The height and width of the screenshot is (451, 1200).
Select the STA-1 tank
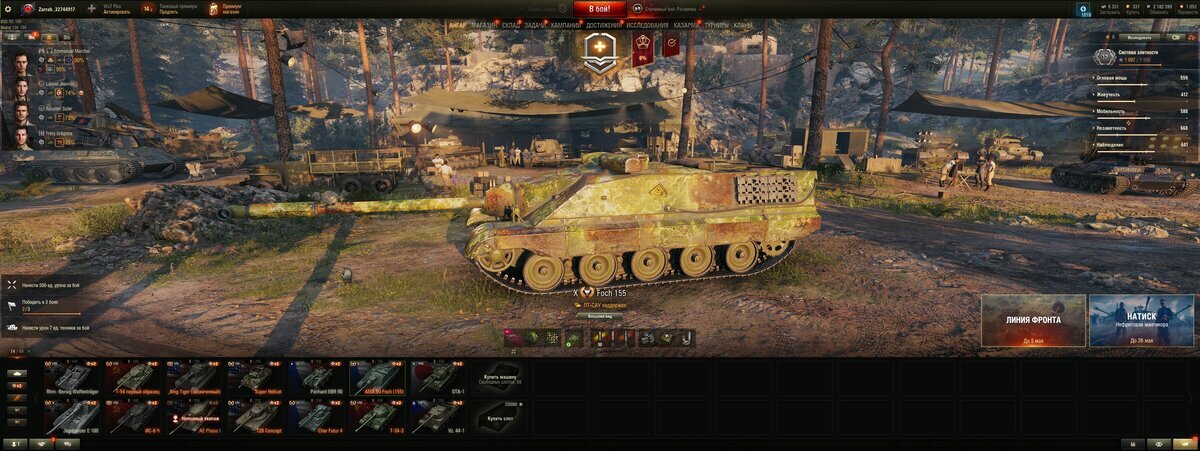click(438, 377)
